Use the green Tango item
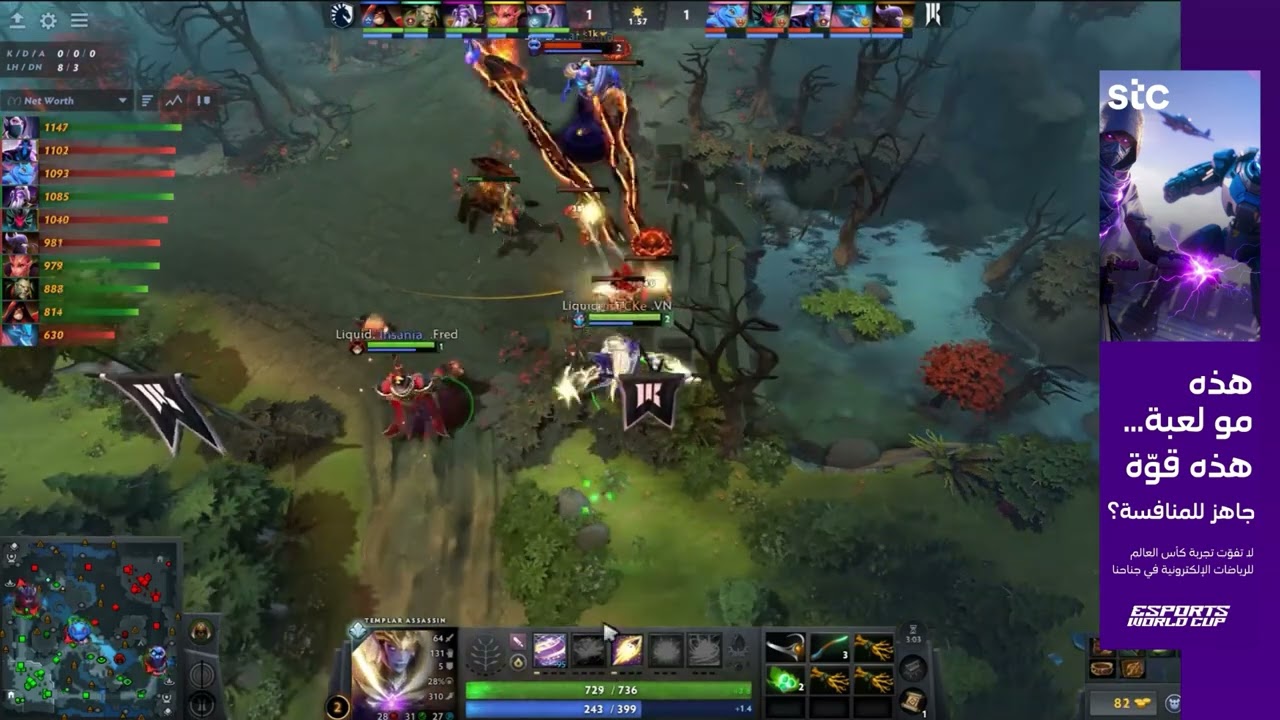This screenshot has width=1280, height=720. 785,680
